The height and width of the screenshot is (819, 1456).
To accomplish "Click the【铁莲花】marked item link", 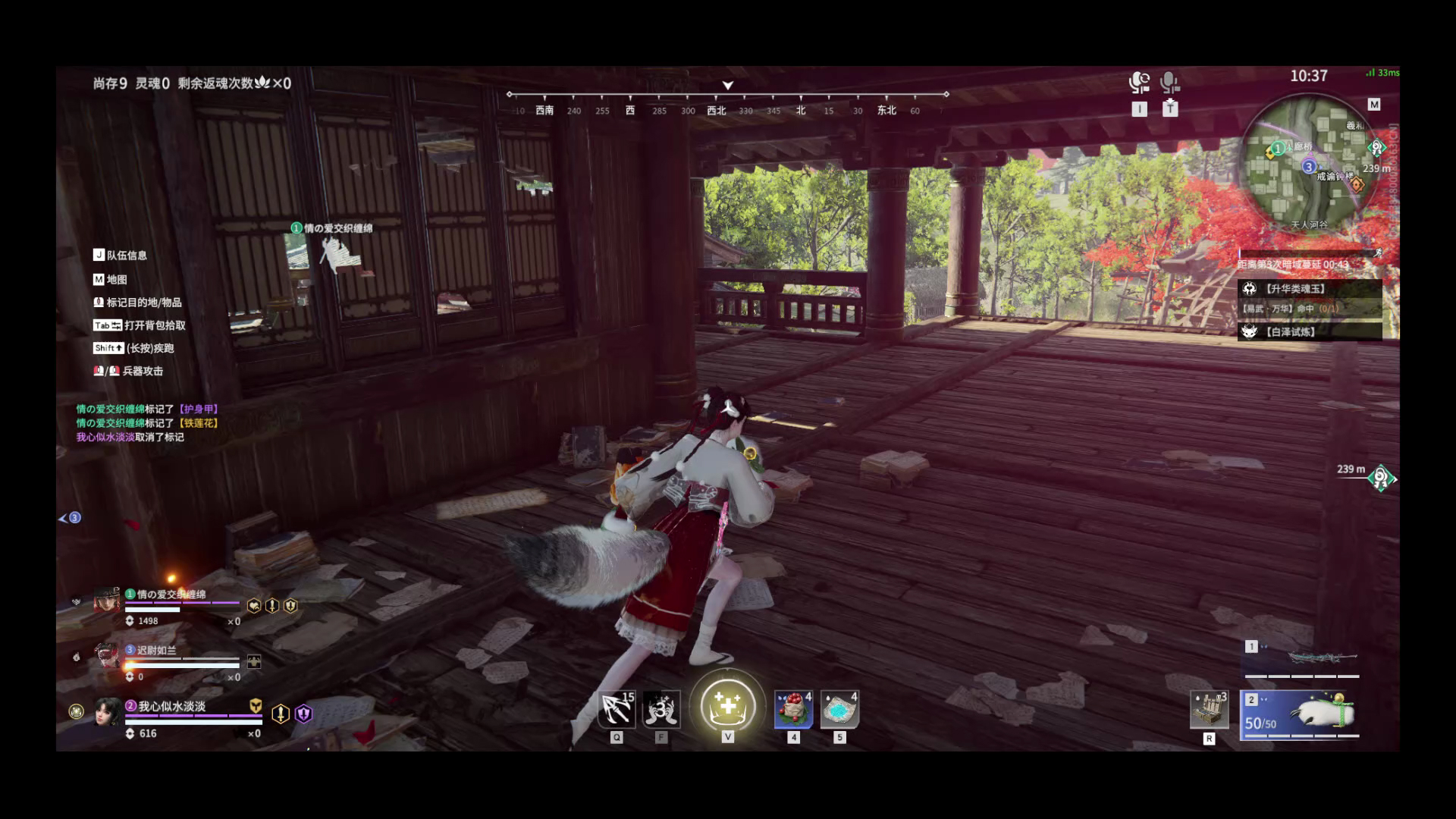I will 199,424.
